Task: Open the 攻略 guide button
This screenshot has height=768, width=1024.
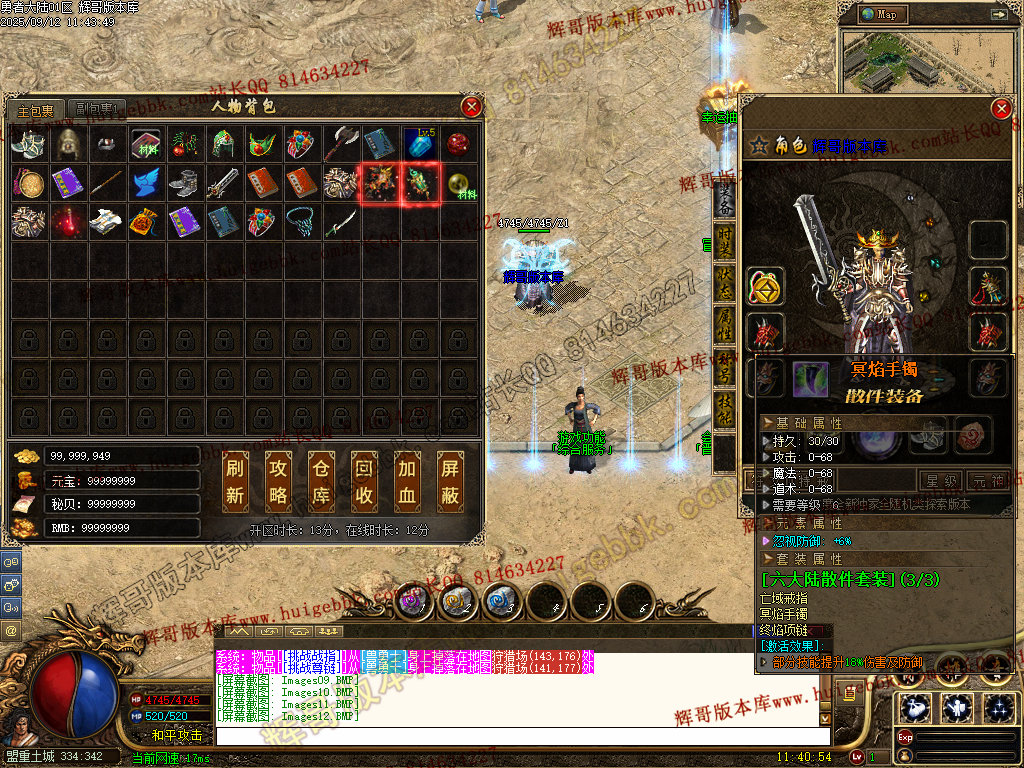Action: click(279, 481)
